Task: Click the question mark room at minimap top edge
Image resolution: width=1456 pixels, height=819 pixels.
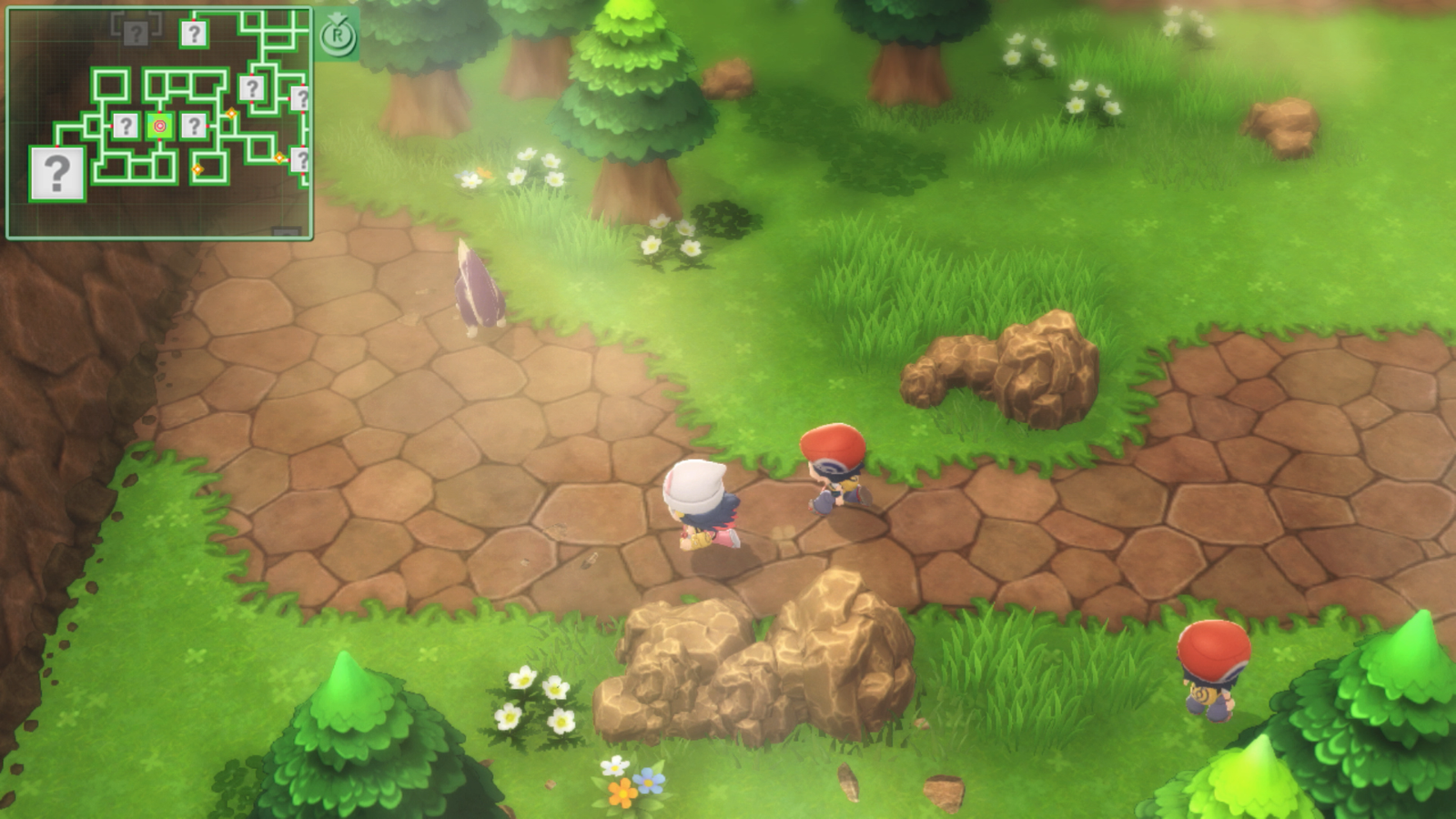Action: (x=194, y=33)
